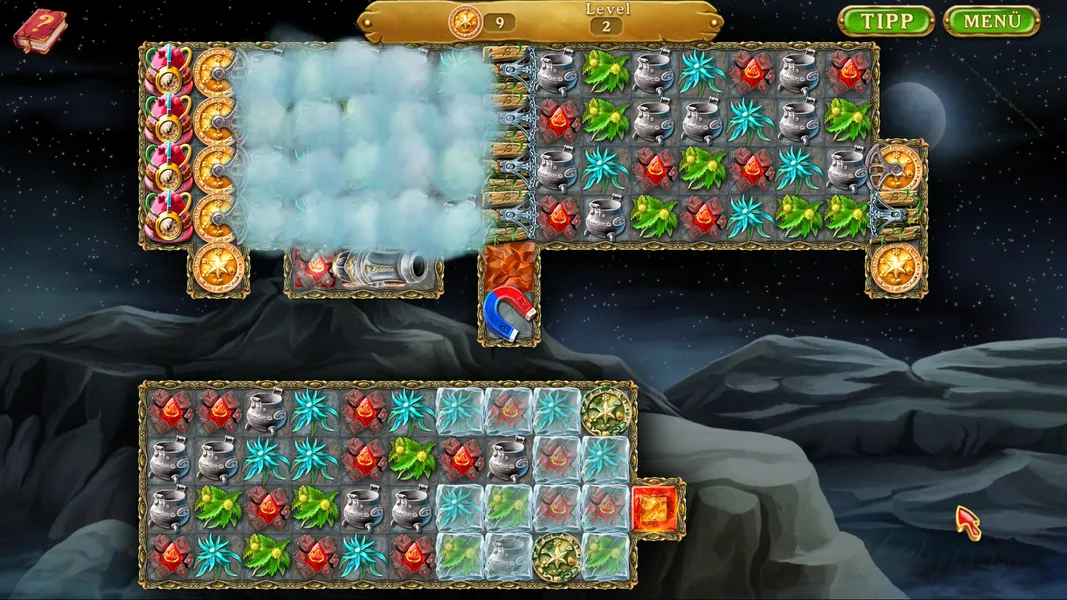Select the gold-framed fiery gem tile
This screenshot has width=1067, height=600.
(x=656, y=508)
